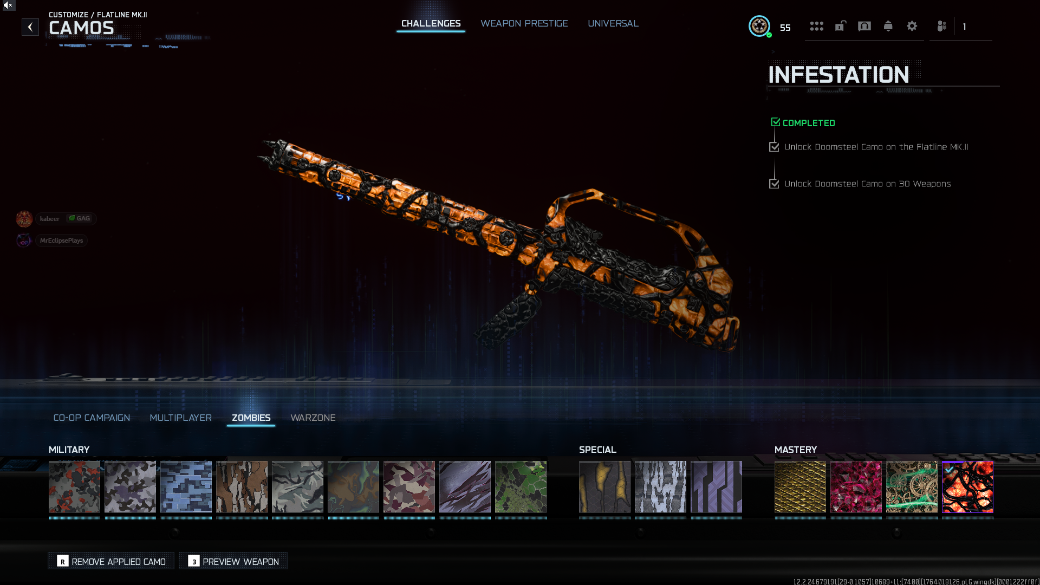The image size is (1040, 585).
Task: Select the gold mastery camo
Action: point(800,487)
